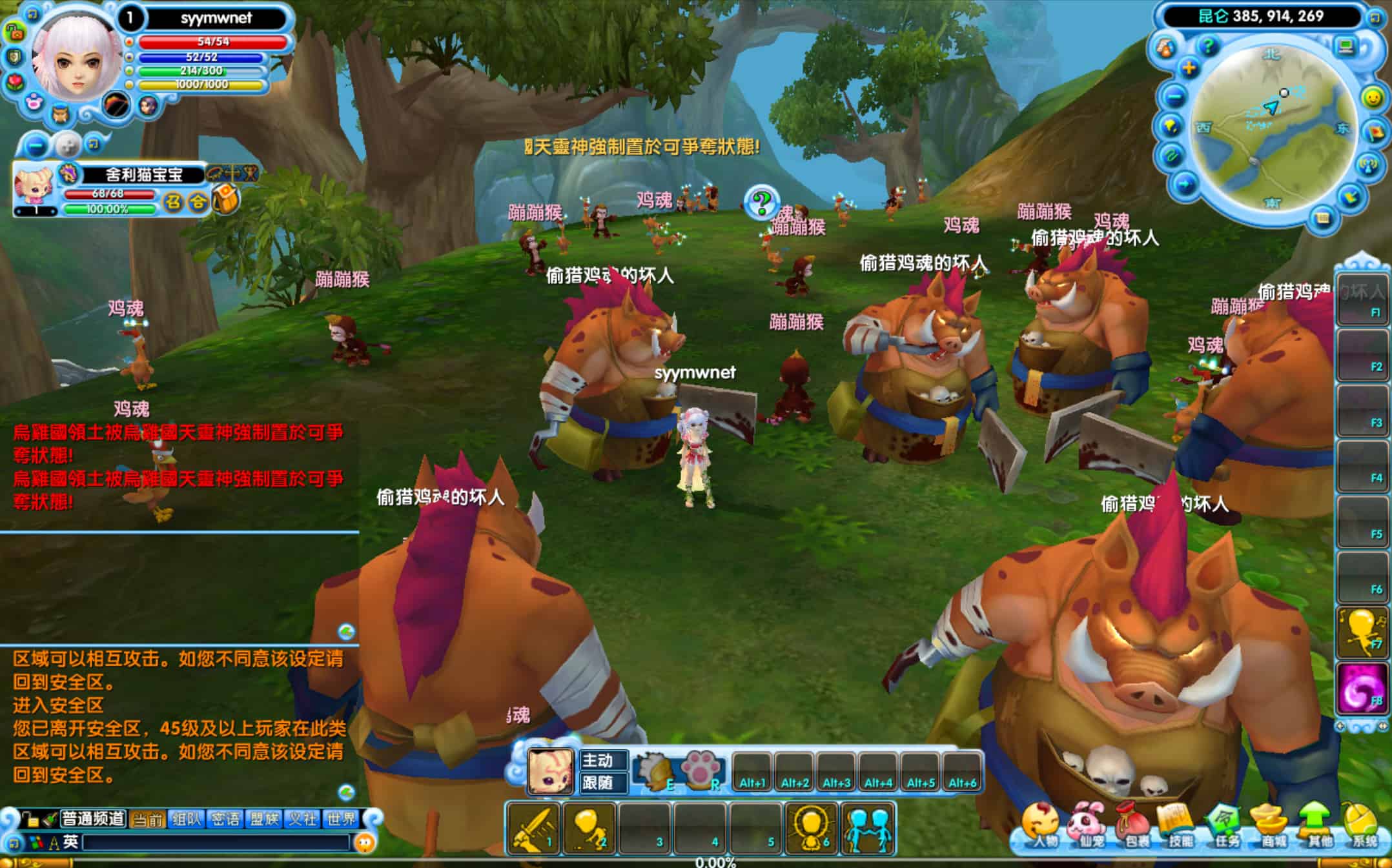This screenshot has width=1392, height=868.
Task: Switch to the 组队 team chat tab
Action: (187, 819)
